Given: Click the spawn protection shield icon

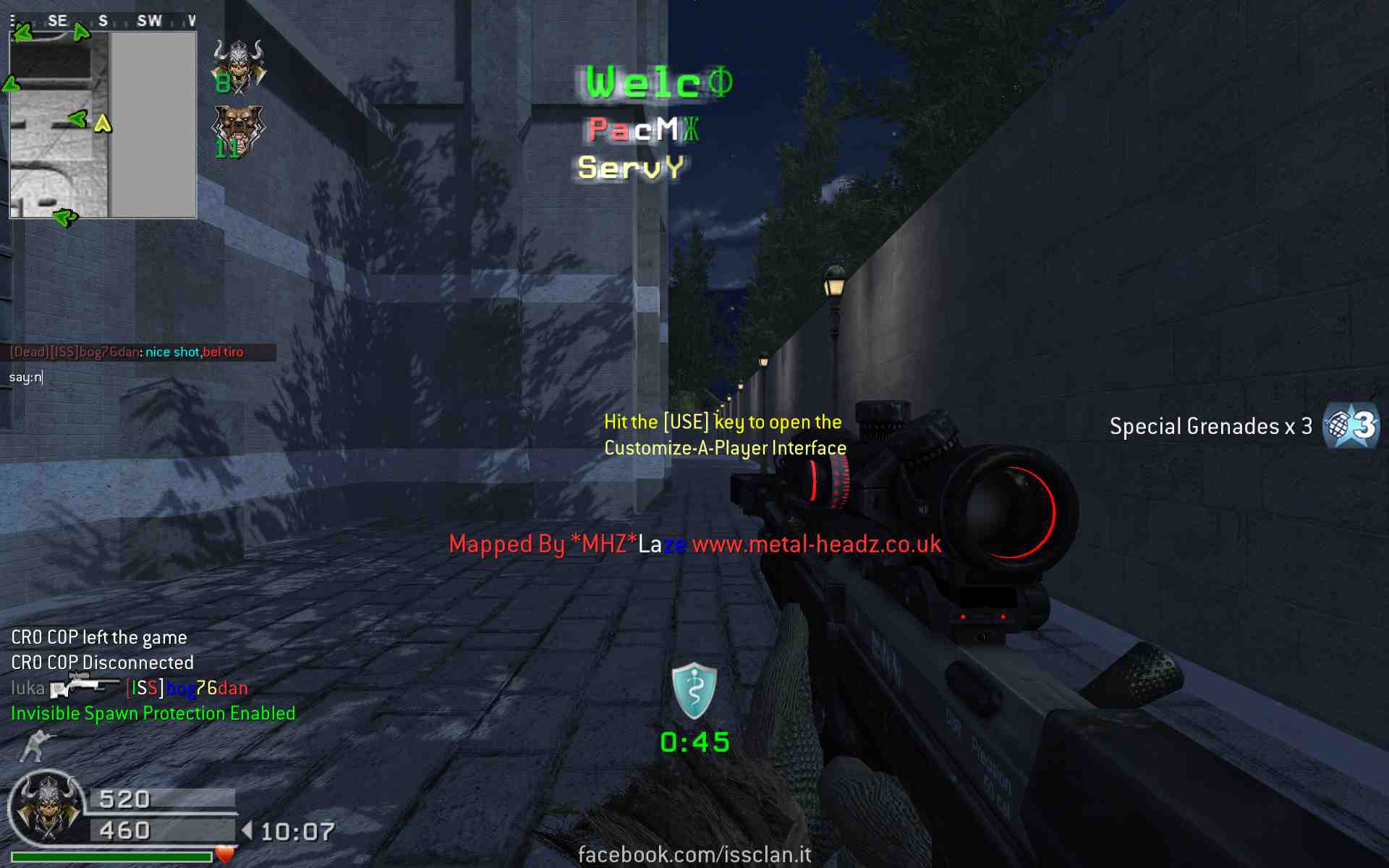Looking at the screenshot, I should [694, 691].
